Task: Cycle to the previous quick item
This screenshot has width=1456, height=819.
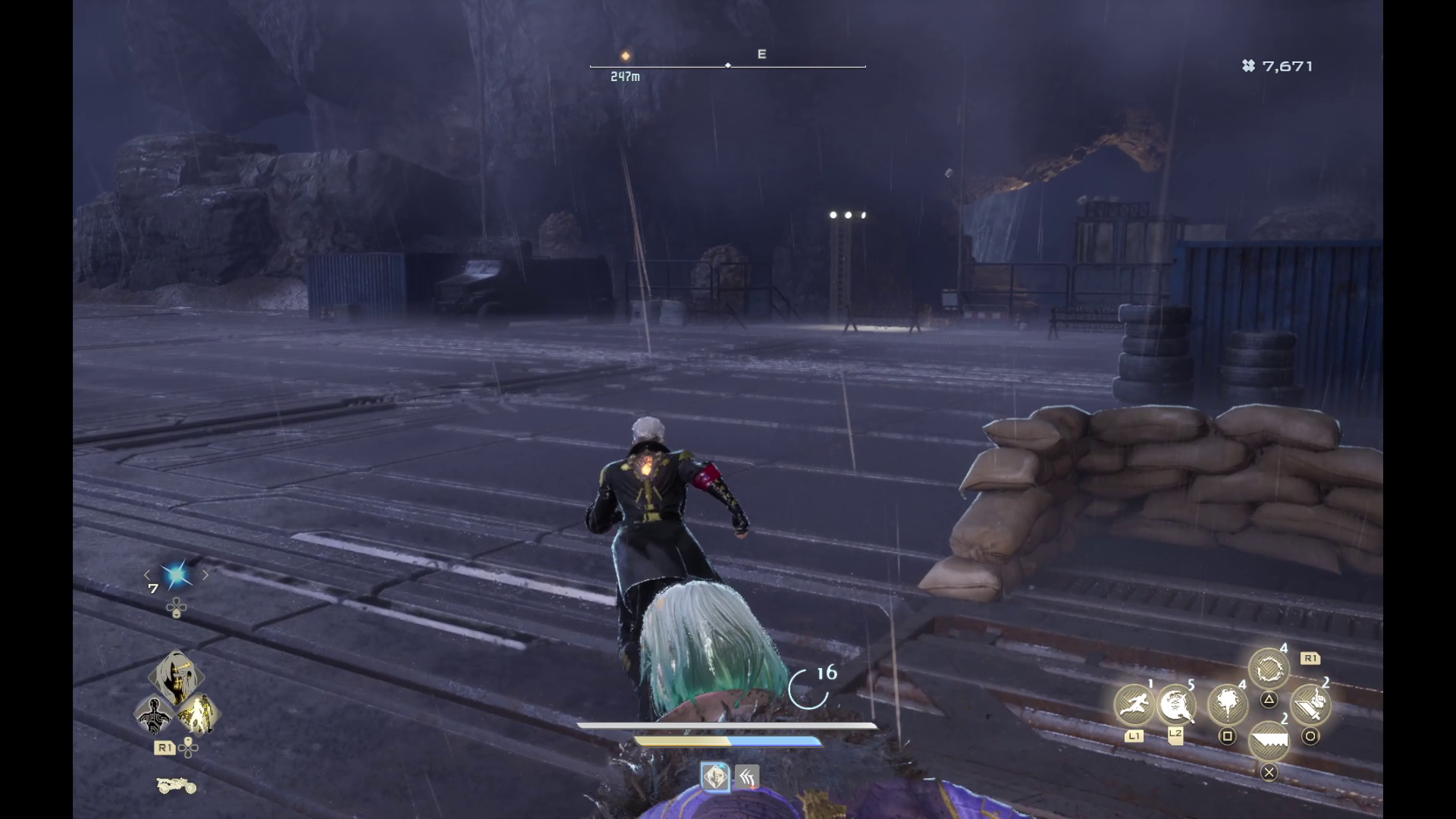Action: 147,576
